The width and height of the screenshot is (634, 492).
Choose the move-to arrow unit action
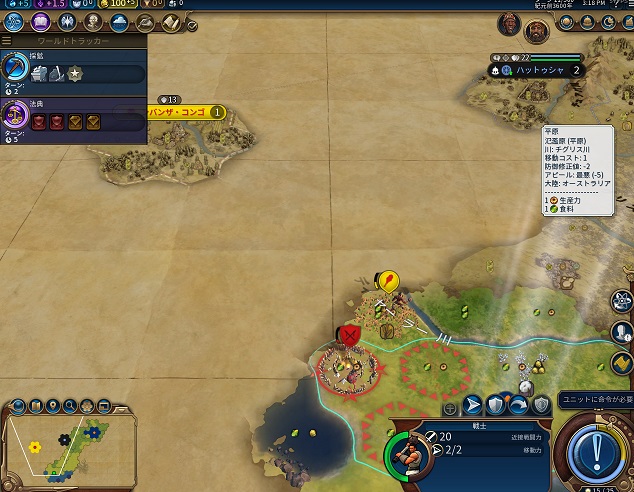[474, 405]
